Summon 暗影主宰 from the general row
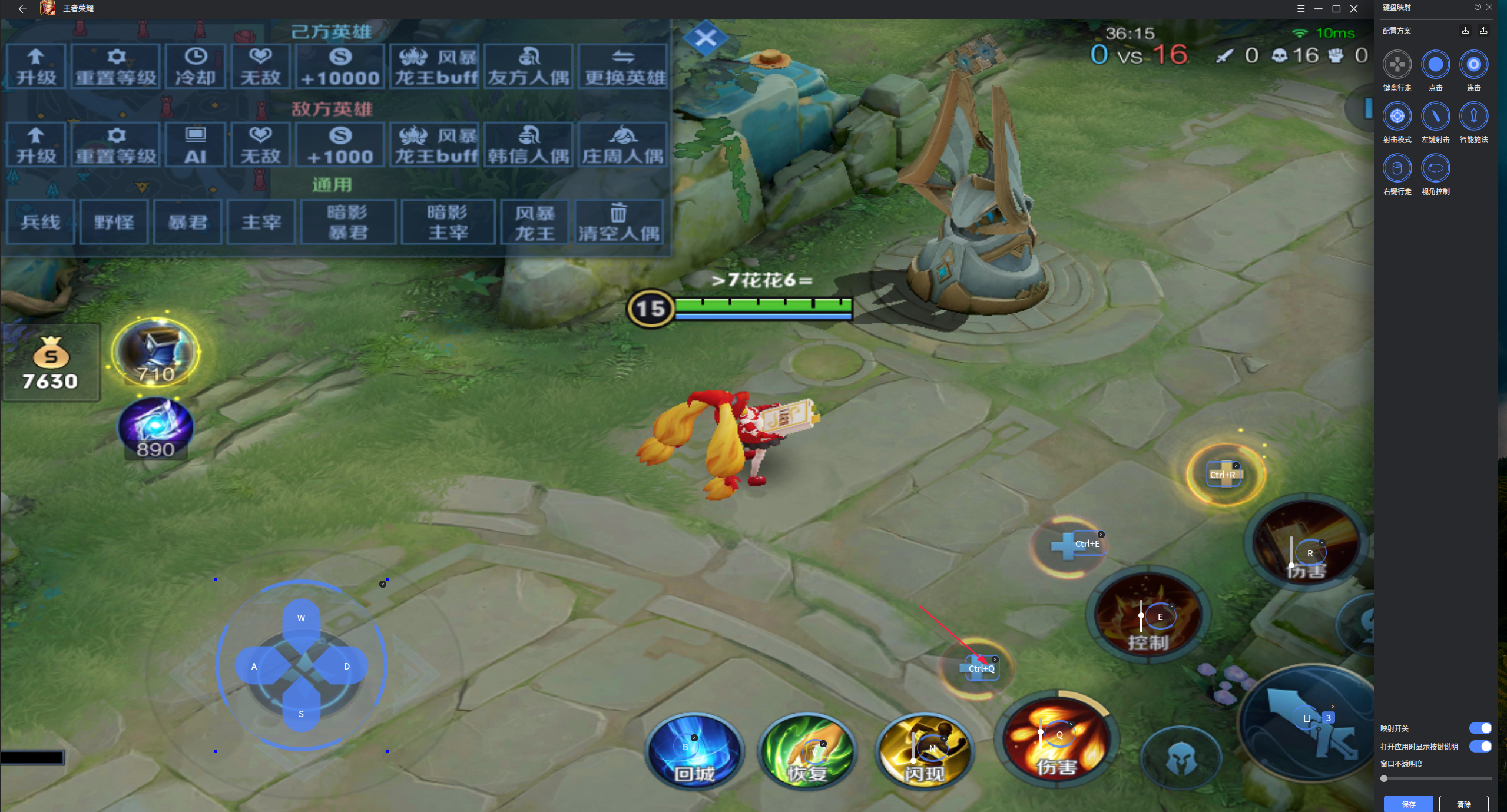 (x=448, y=222)
